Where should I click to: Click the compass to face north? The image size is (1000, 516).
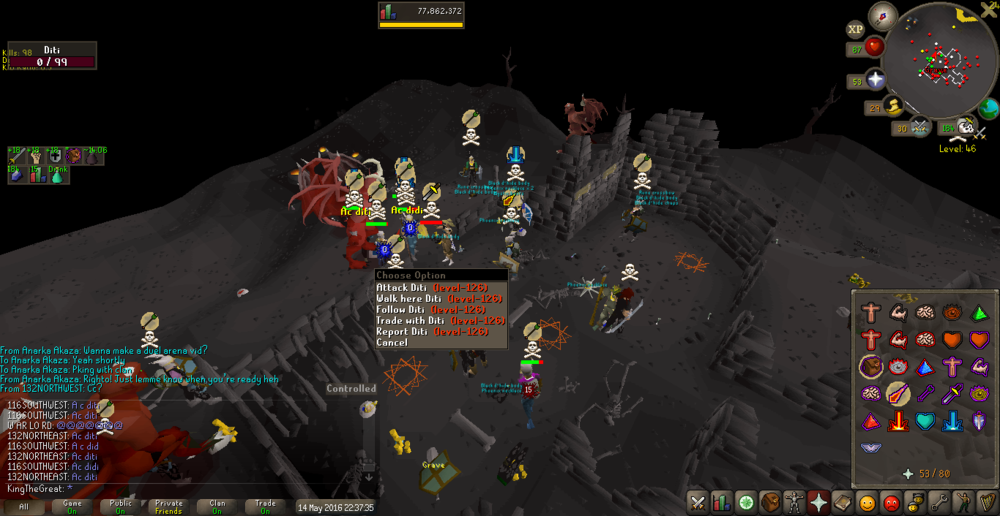point(882,15)
